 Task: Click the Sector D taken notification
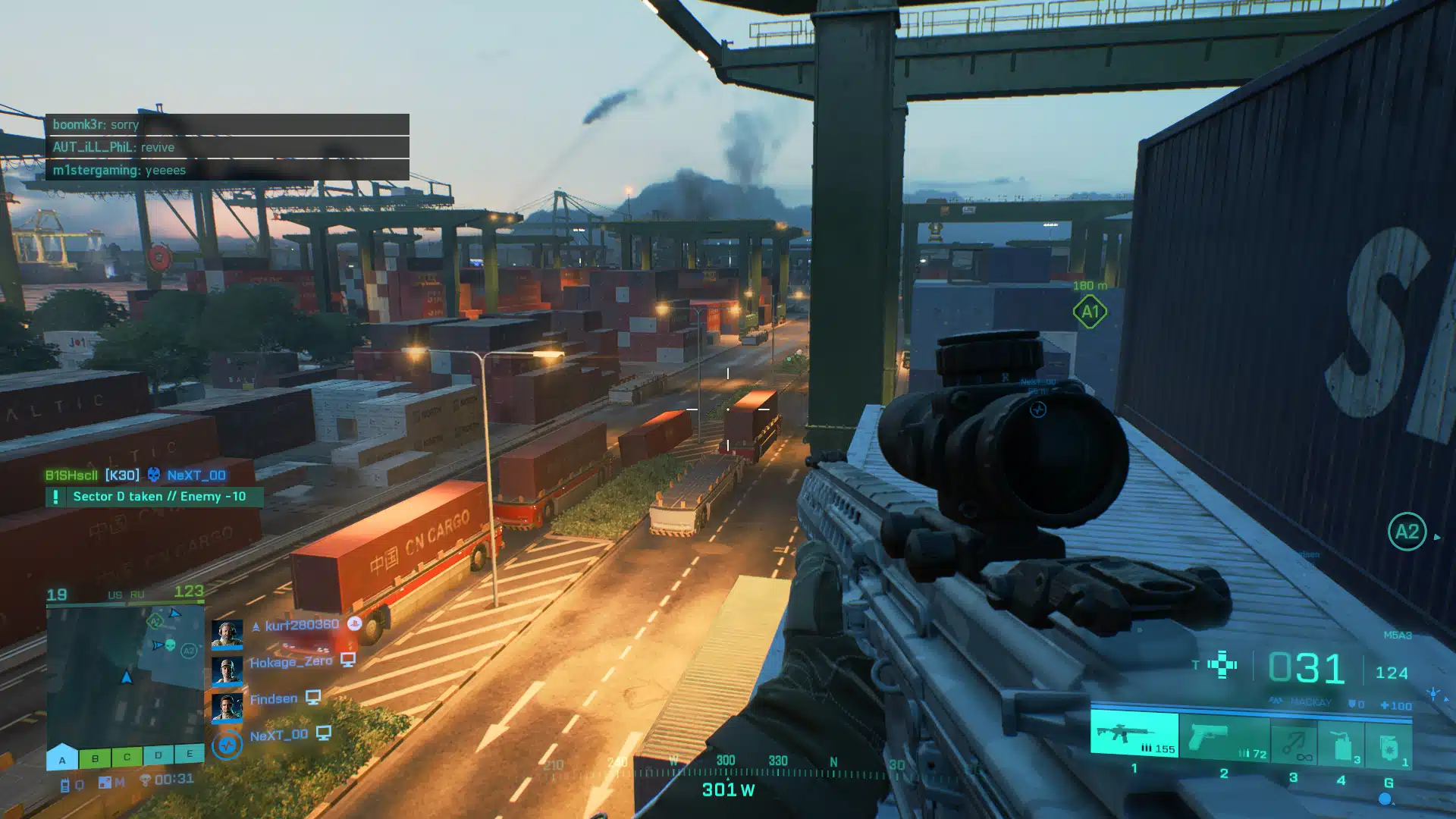(x=155, y=497)
